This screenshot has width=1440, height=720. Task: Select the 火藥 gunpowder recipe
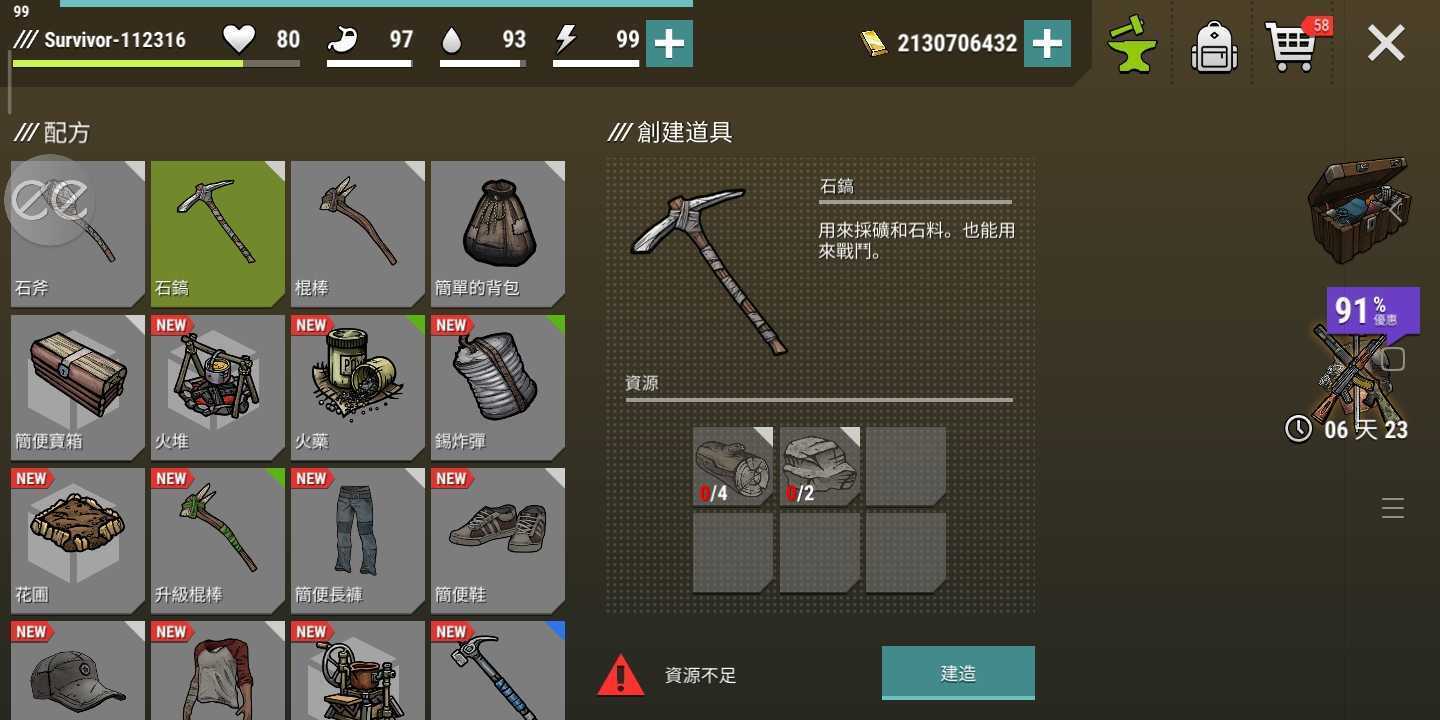[x=357, y=385]
